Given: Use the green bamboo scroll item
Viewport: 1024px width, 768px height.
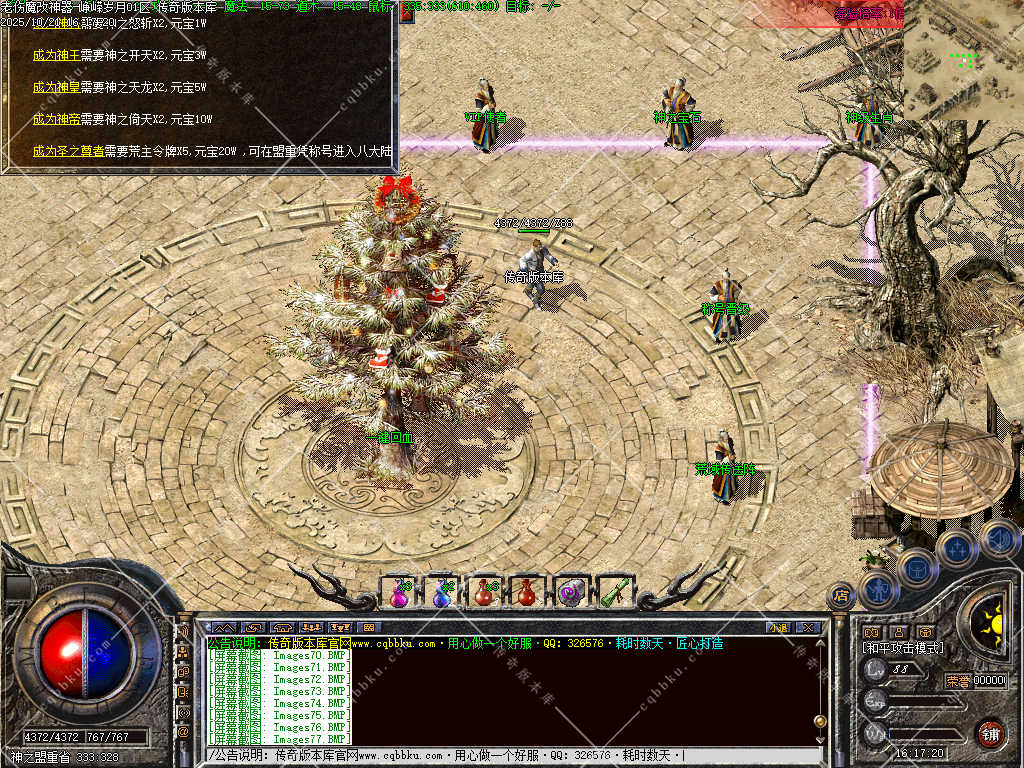Looking at the screenshot, I should pos(611,592).
